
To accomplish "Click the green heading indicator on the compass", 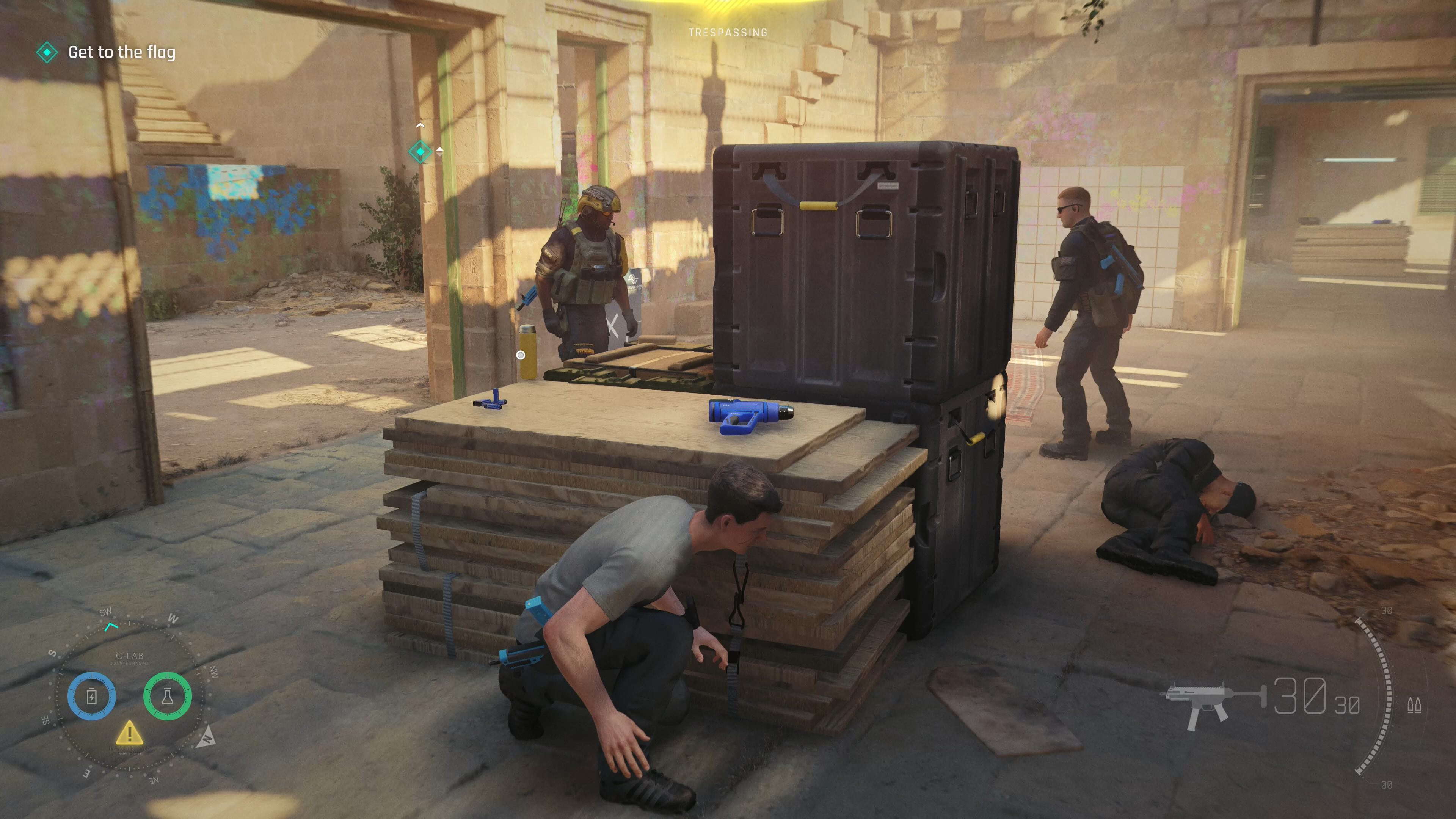I will tap(111, 628).
